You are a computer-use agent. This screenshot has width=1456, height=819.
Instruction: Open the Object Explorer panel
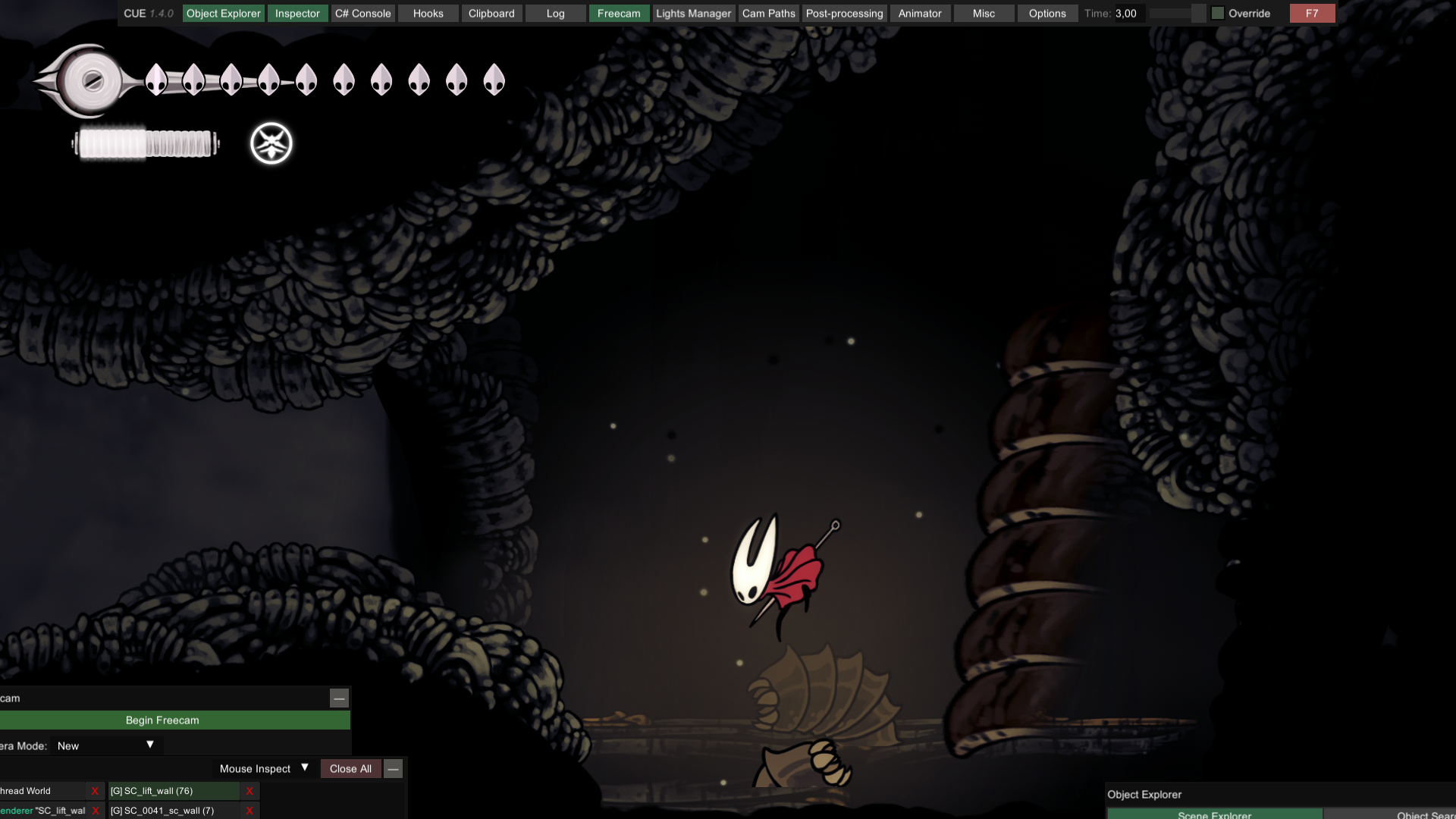223,14
